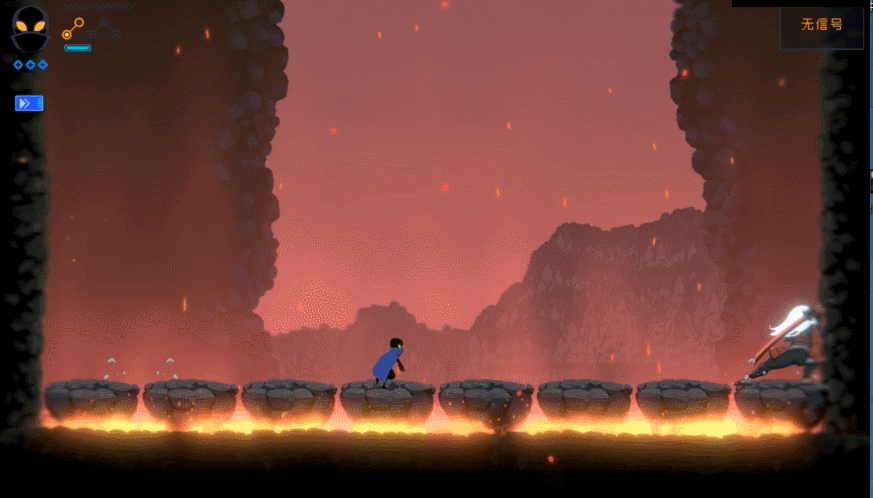Screen dimensions: 873x498
Task: Open the 无信号 minimap panel
Action: [821, 27]
